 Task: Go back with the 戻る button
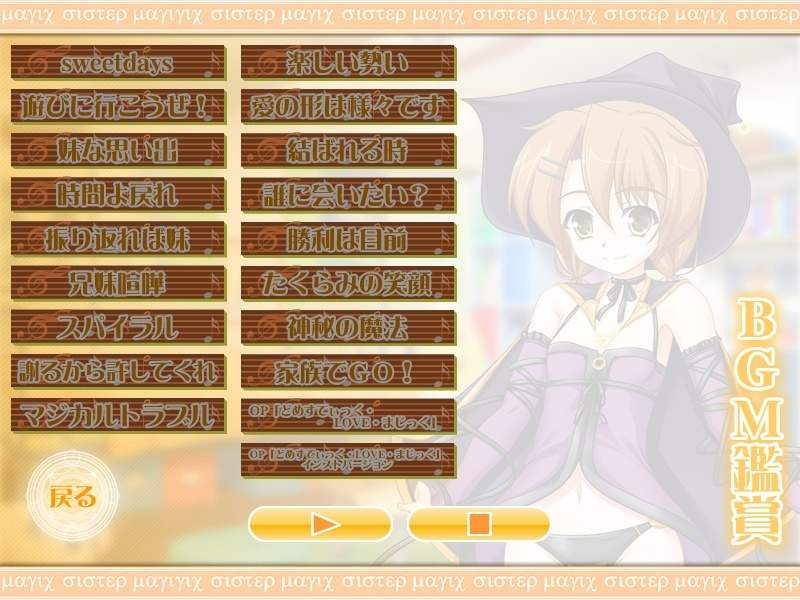72,495
